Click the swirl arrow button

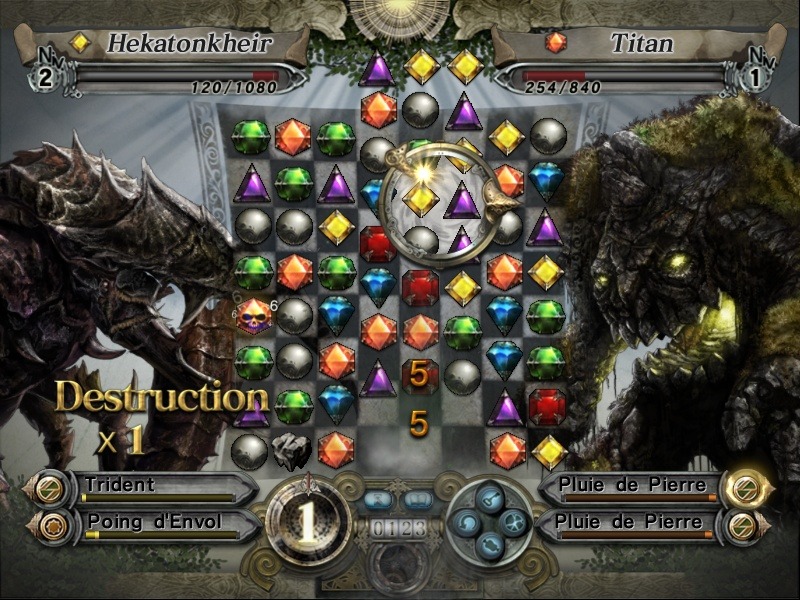(x=466, y=521)
